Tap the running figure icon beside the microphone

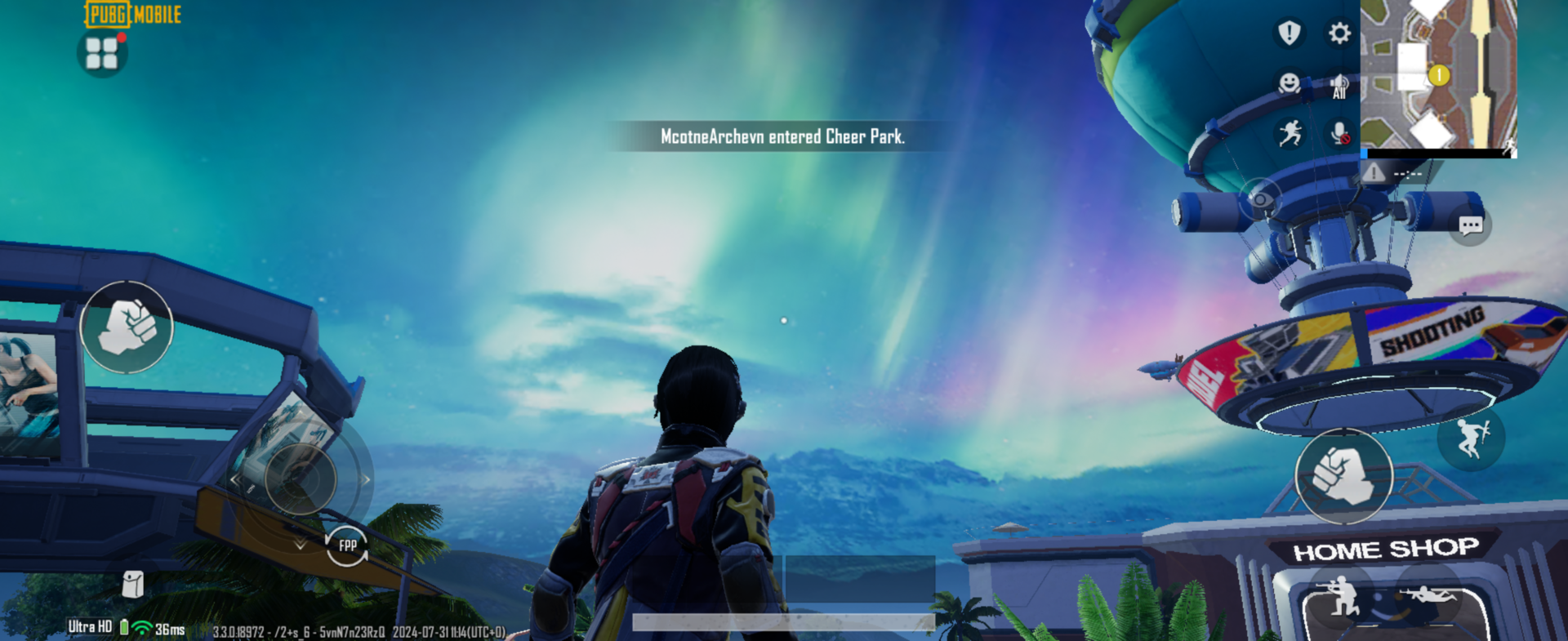point(1290,133)
